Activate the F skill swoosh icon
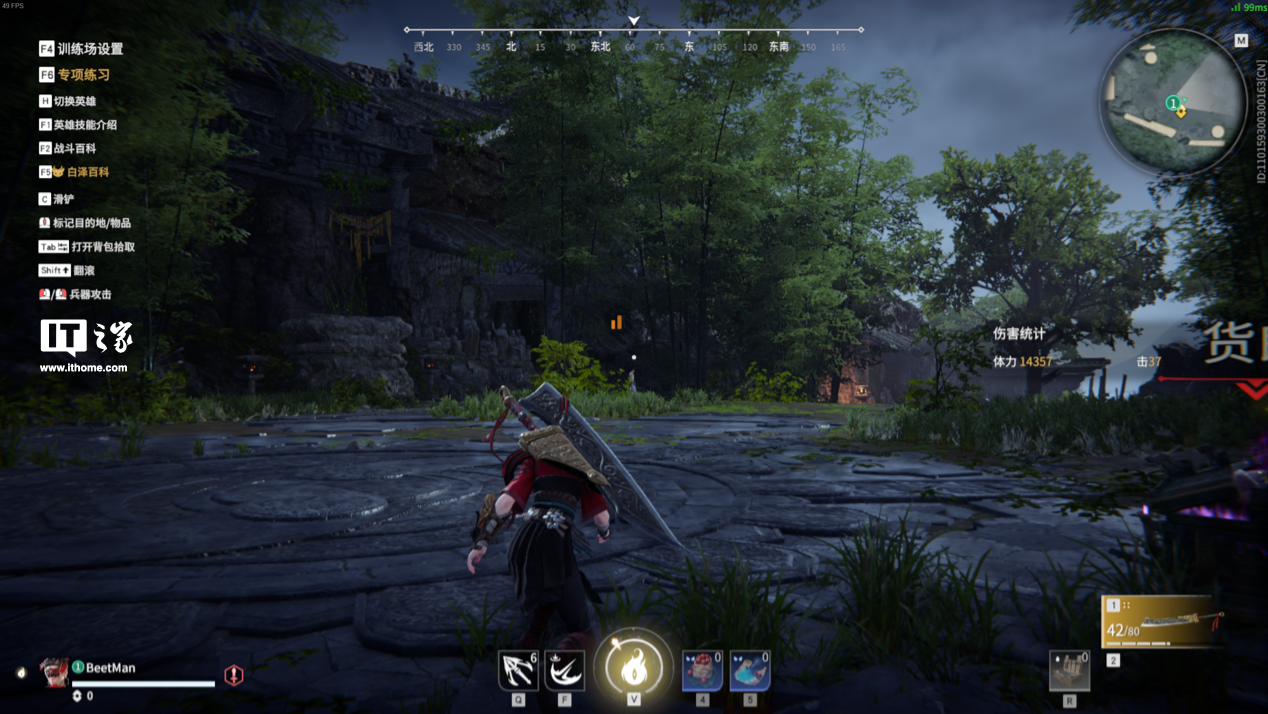The image size is (1268, 714). [x=565, y=671]
